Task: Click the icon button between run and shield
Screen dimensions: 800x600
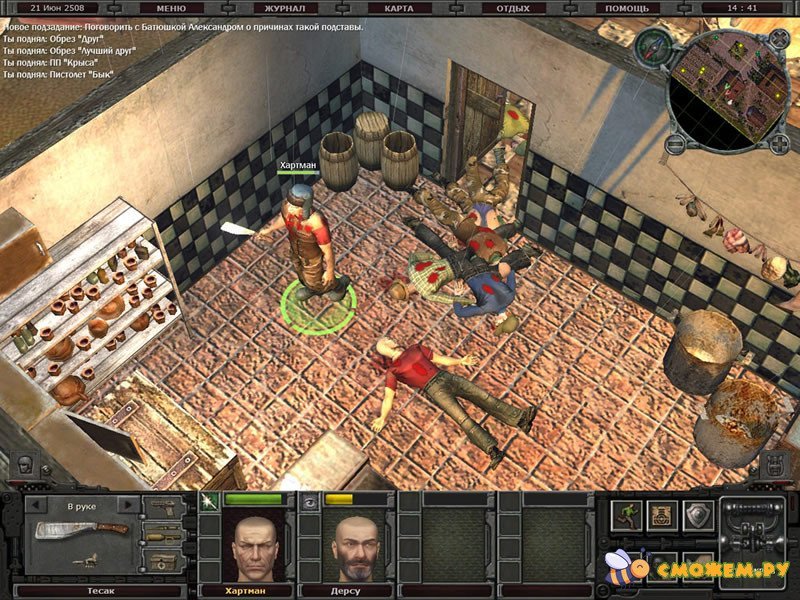Action: click(663, 515)
